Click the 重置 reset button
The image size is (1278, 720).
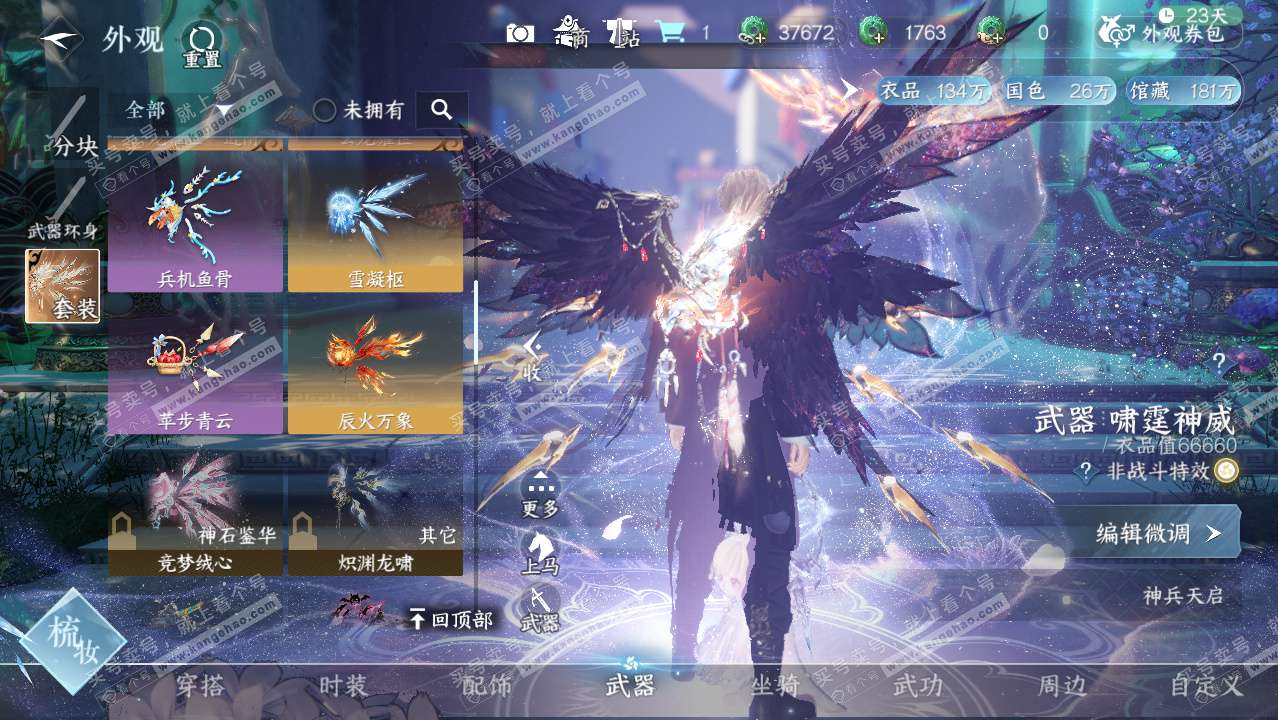(x=202, y=46)
